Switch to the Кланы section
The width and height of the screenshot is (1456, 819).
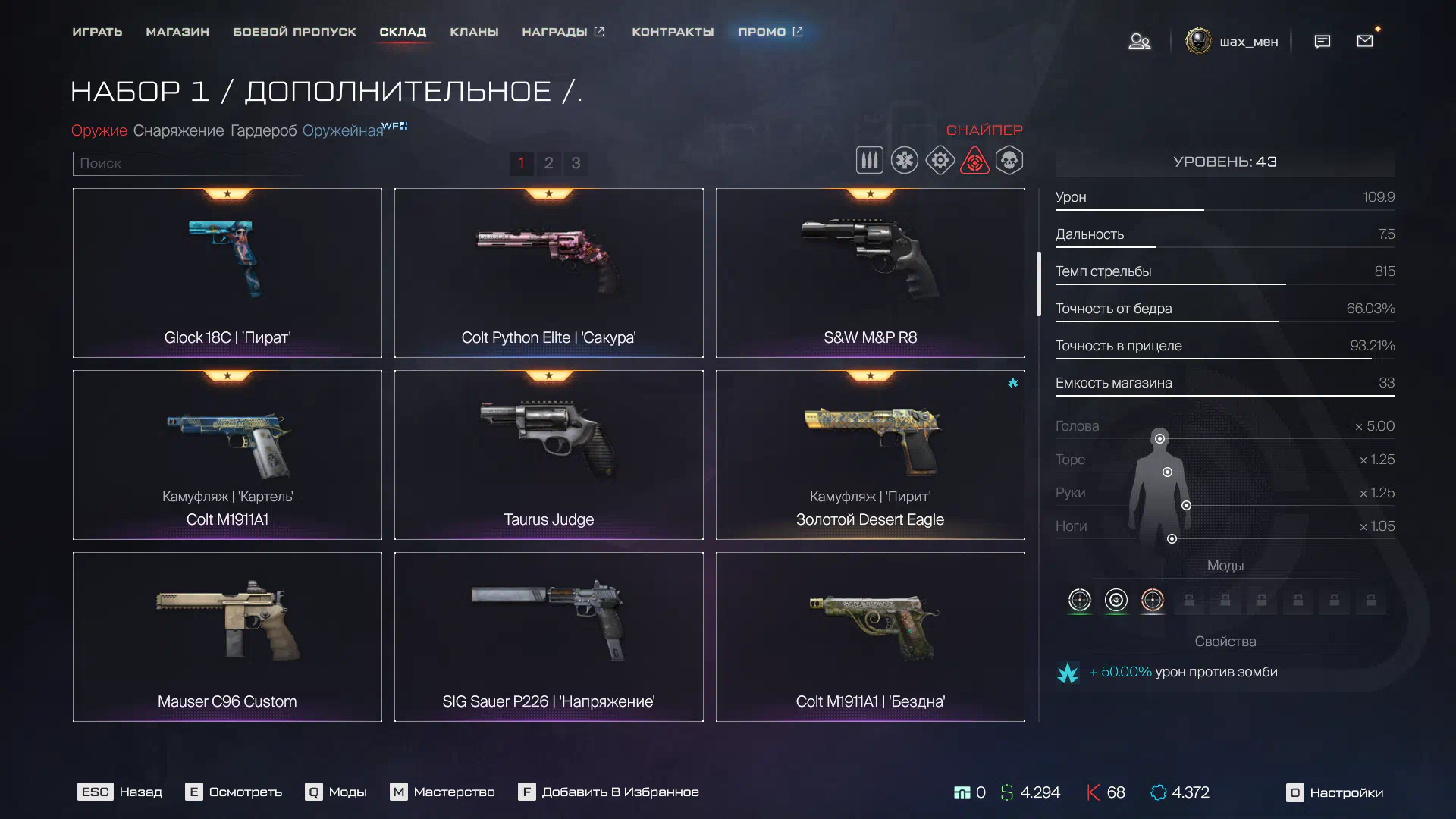(474, 32)
